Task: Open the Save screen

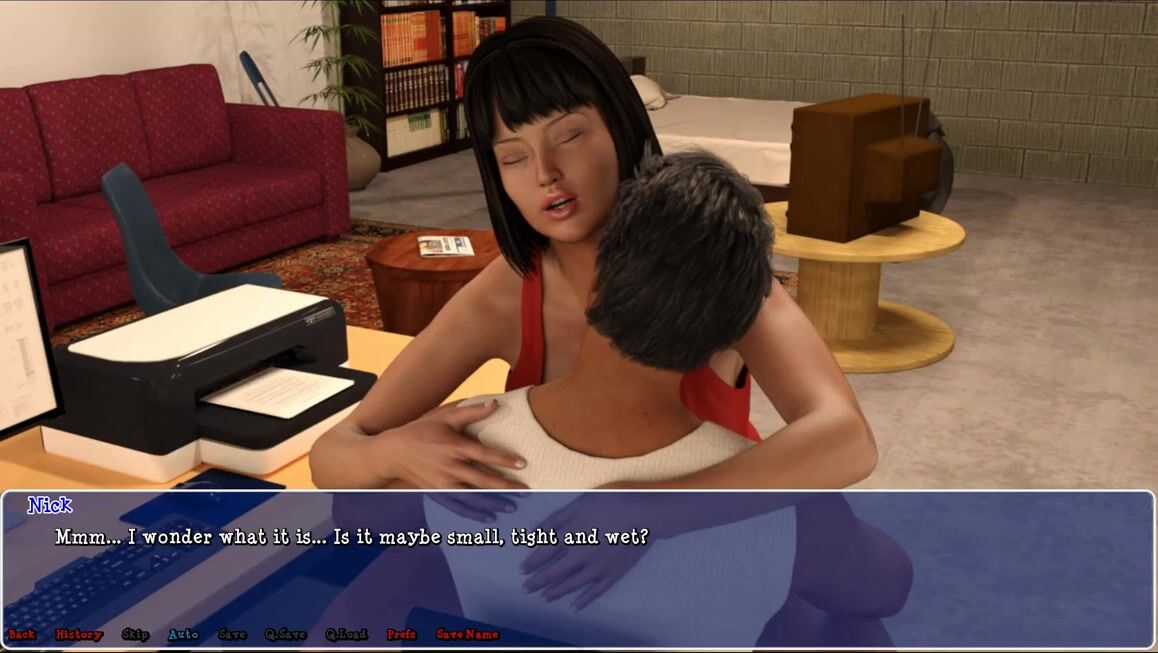Action: [232, 634]
